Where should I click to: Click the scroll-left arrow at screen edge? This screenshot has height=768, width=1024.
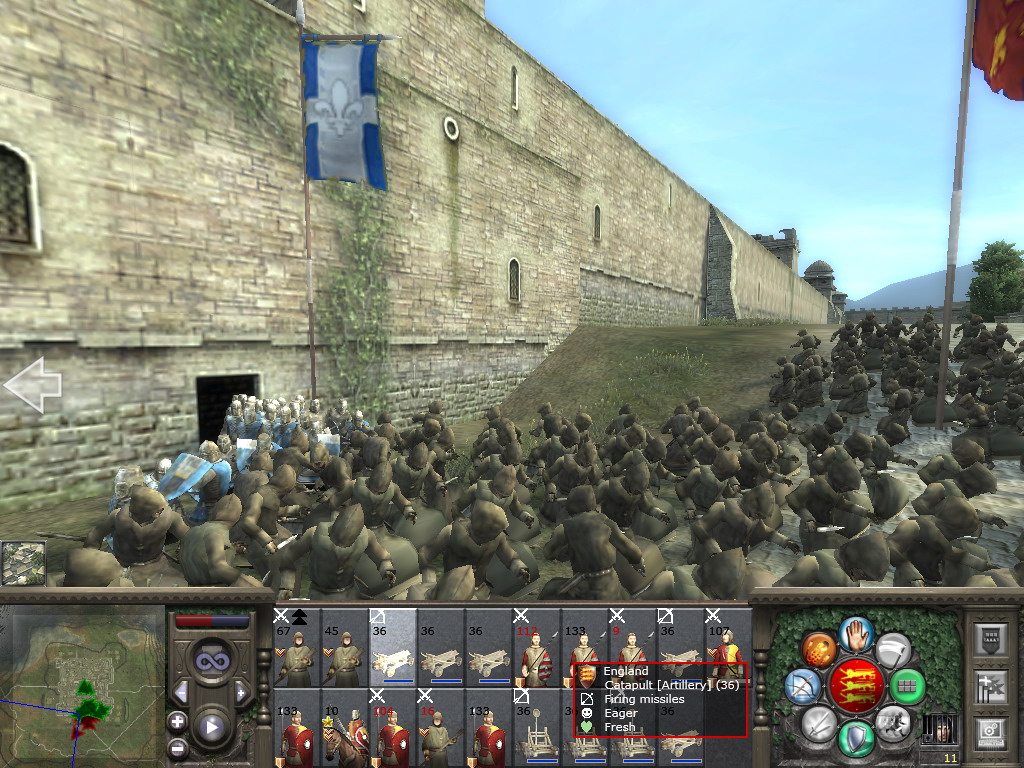[x=32, y=386]
